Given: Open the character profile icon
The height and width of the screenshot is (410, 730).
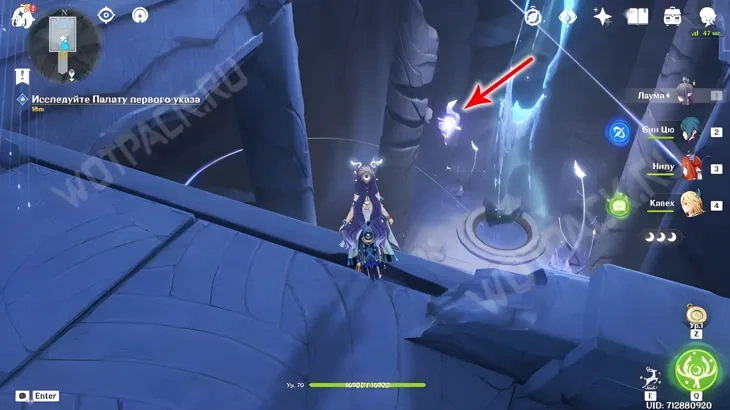Looking at the screenshot, I should pos(706,16).
